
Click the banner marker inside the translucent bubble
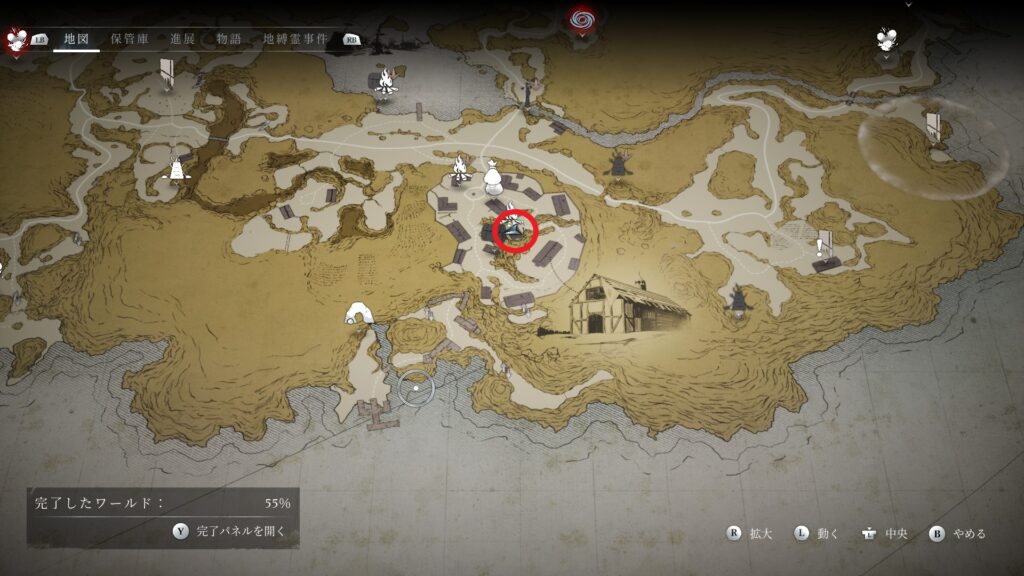pos(932,127)
